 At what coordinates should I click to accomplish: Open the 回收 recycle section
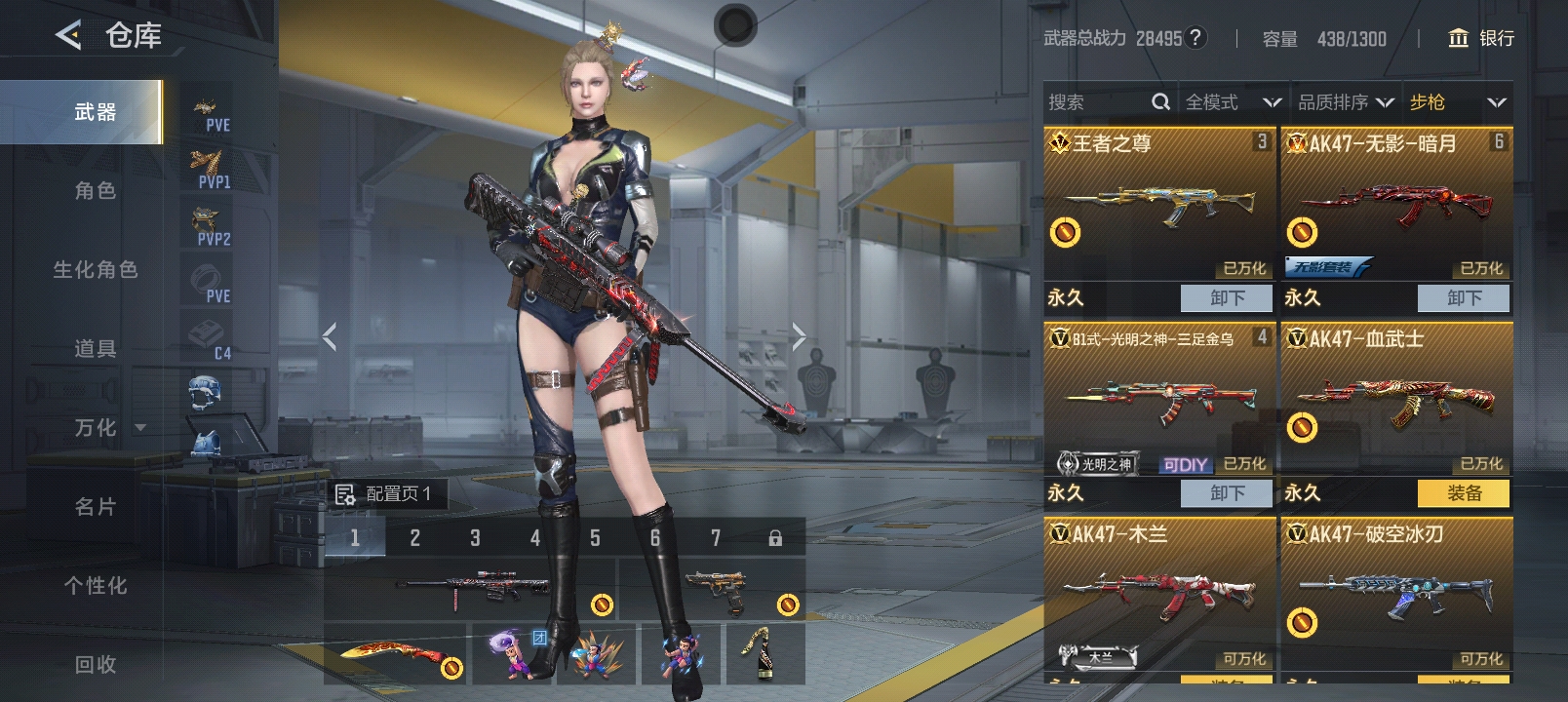[95, 665]
